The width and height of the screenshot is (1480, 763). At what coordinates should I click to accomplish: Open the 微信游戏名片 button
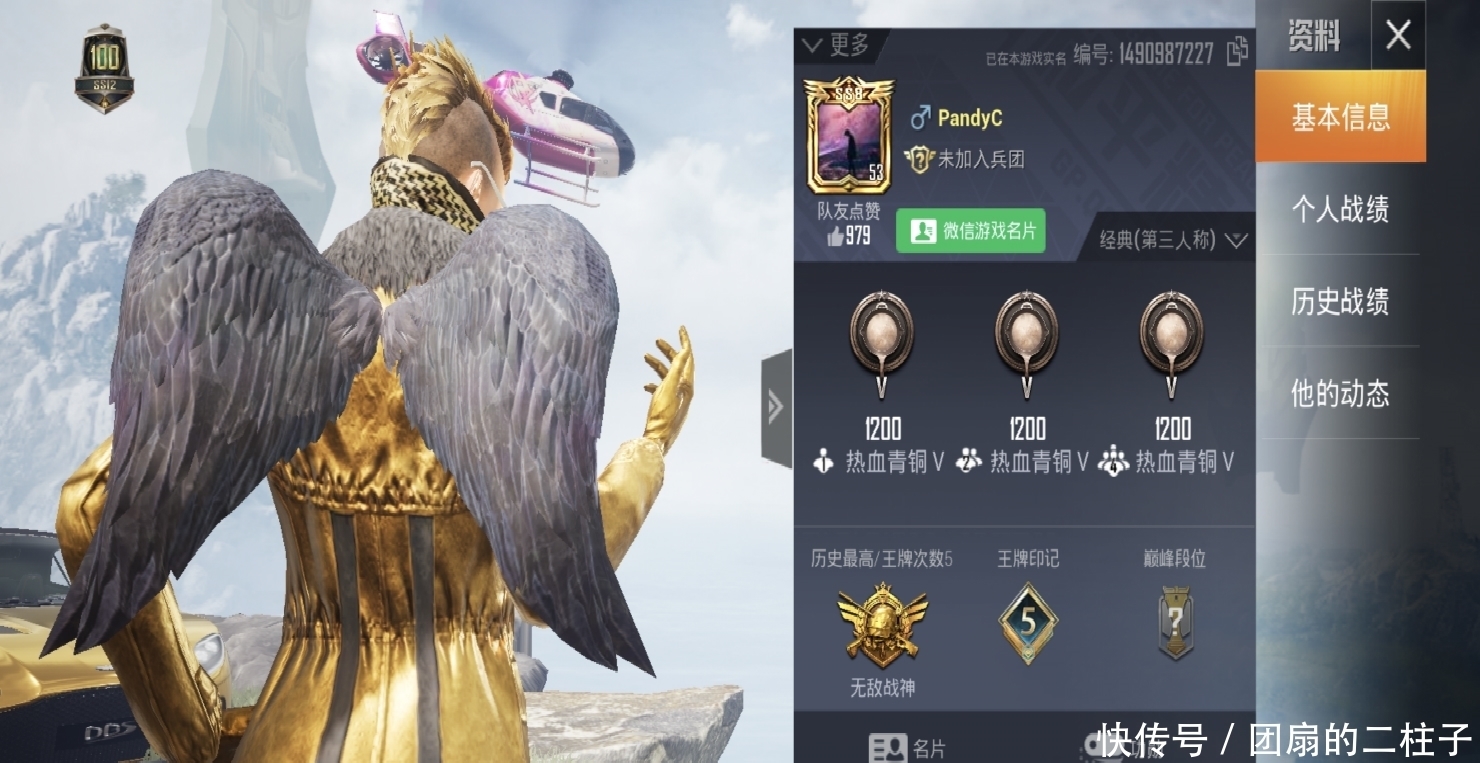pyautogui.click(x=970, y=232)
